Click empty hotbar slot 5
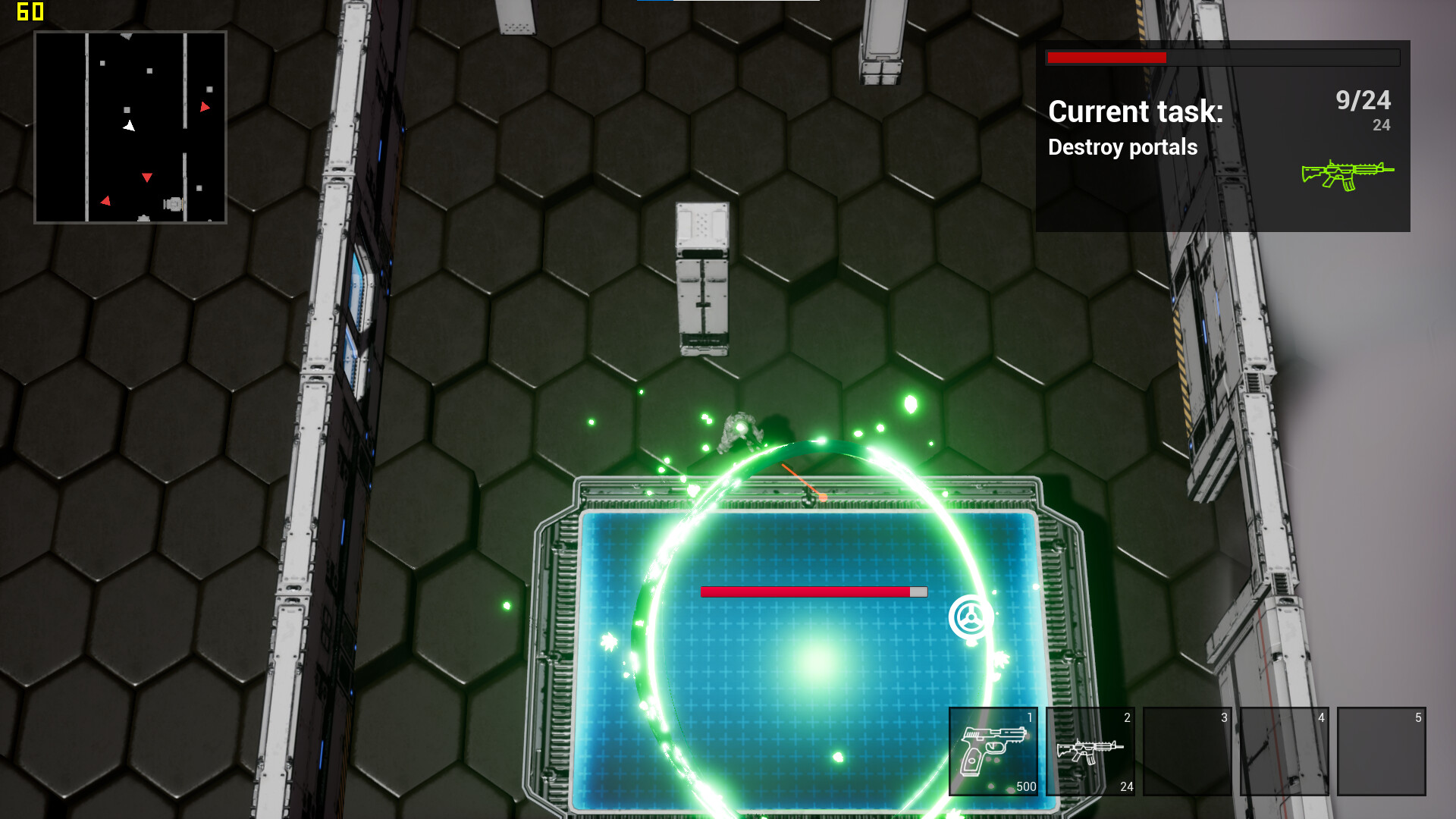Screen dimensions: 1456x819 1382,751
